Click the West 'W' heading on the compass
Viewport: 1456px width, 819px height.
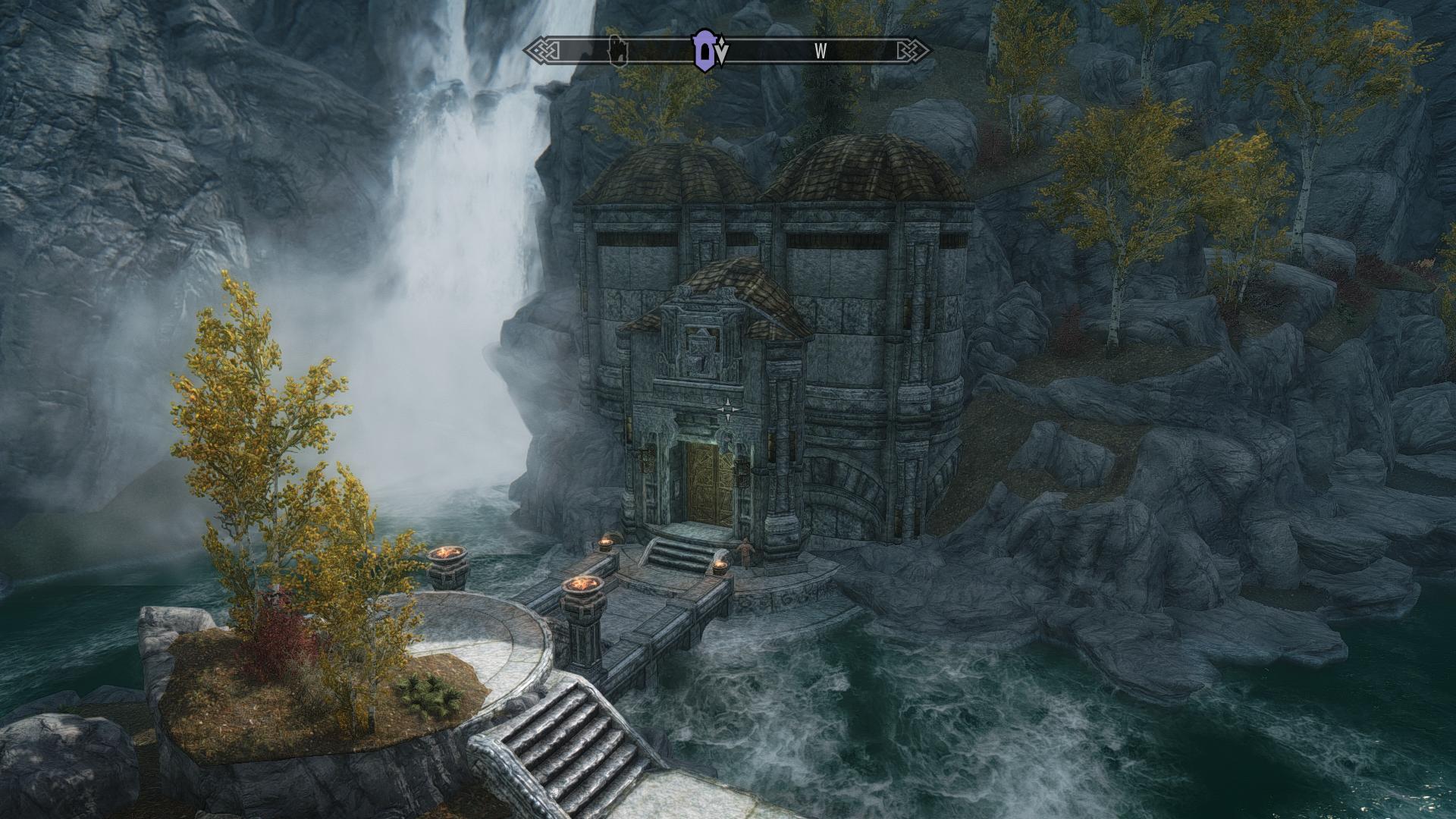pyautogui.click(x=820, y=52)
